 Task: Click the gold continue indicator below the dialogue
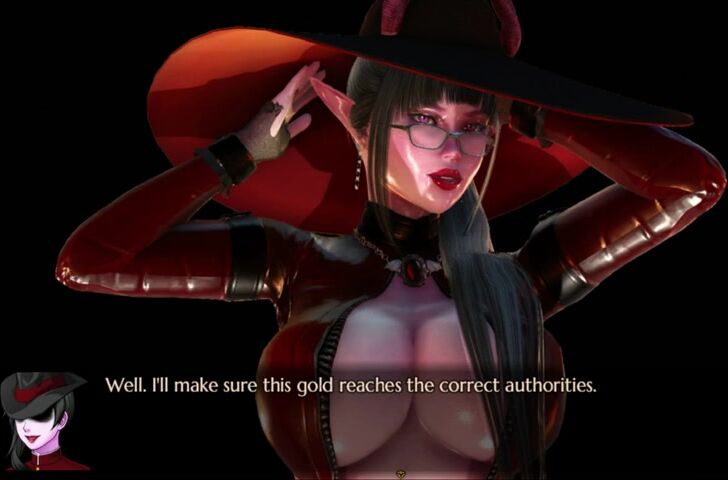click(402, 471)
